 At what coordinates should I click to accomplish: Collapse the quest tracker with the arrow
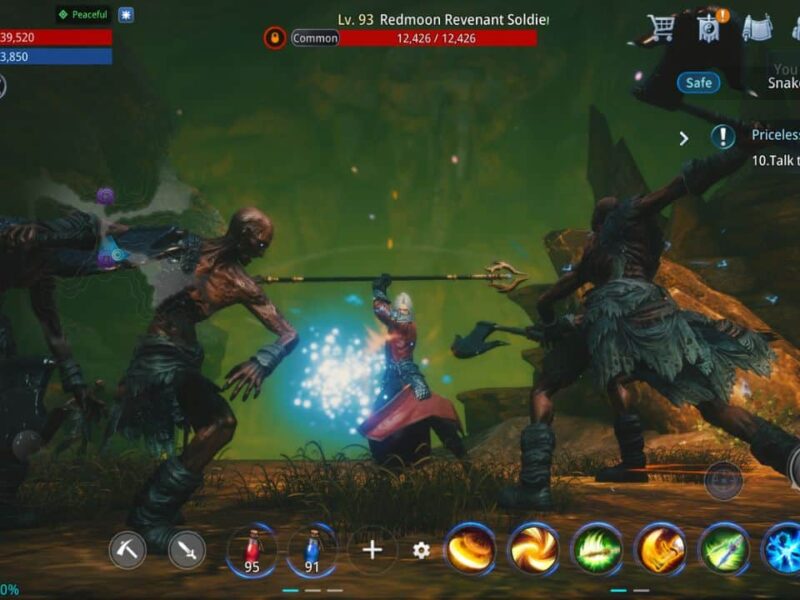(x=684, y=138)
